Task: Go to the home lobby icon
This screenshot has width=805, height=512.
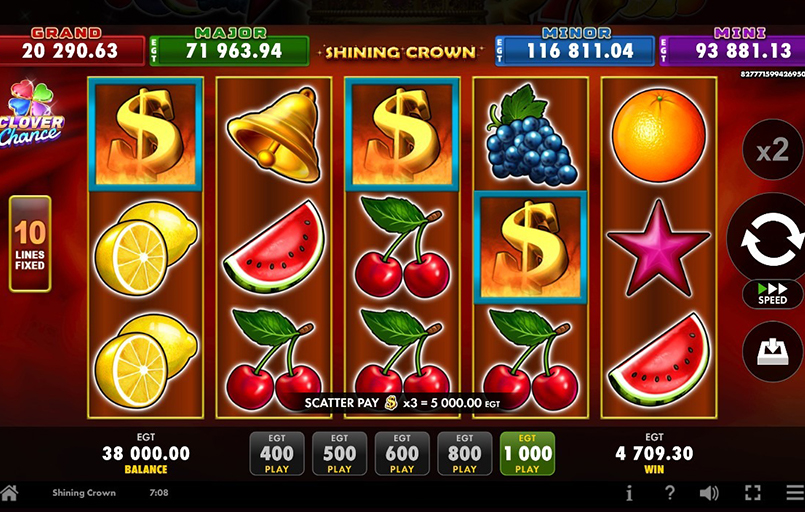Action: pos(10,493)
